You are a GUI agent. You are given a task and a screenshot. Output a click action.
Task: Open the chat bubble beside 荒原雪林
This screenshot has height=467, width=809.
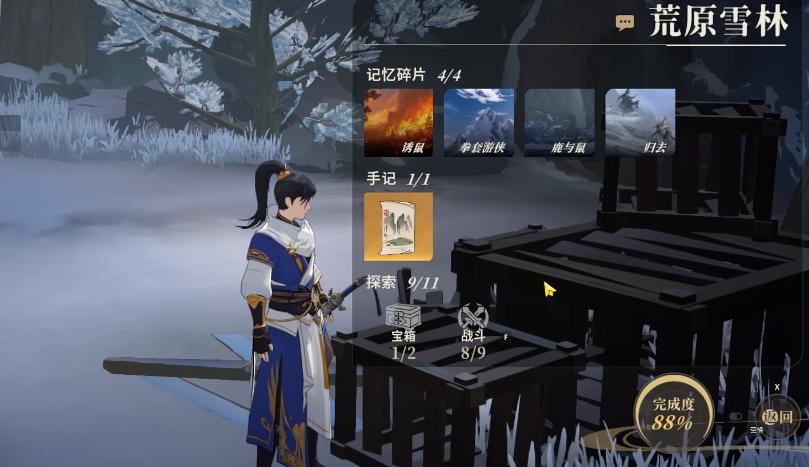625,23
